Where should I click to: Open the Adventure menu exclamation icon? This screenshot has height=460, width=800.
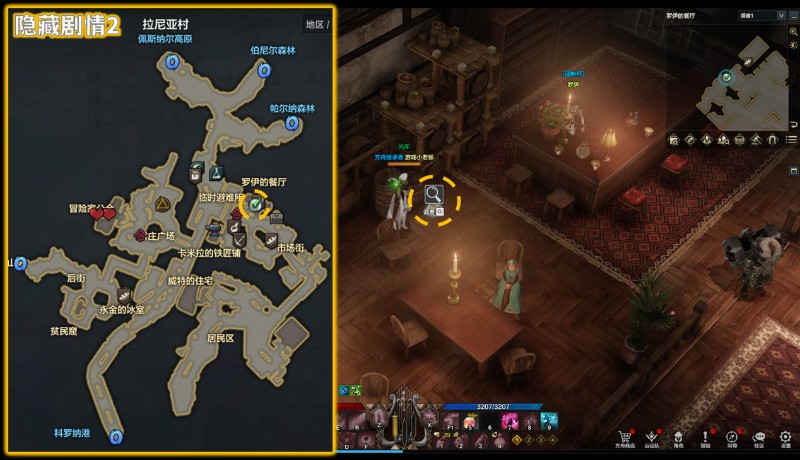pyautogui.click(x=705, y=437)
